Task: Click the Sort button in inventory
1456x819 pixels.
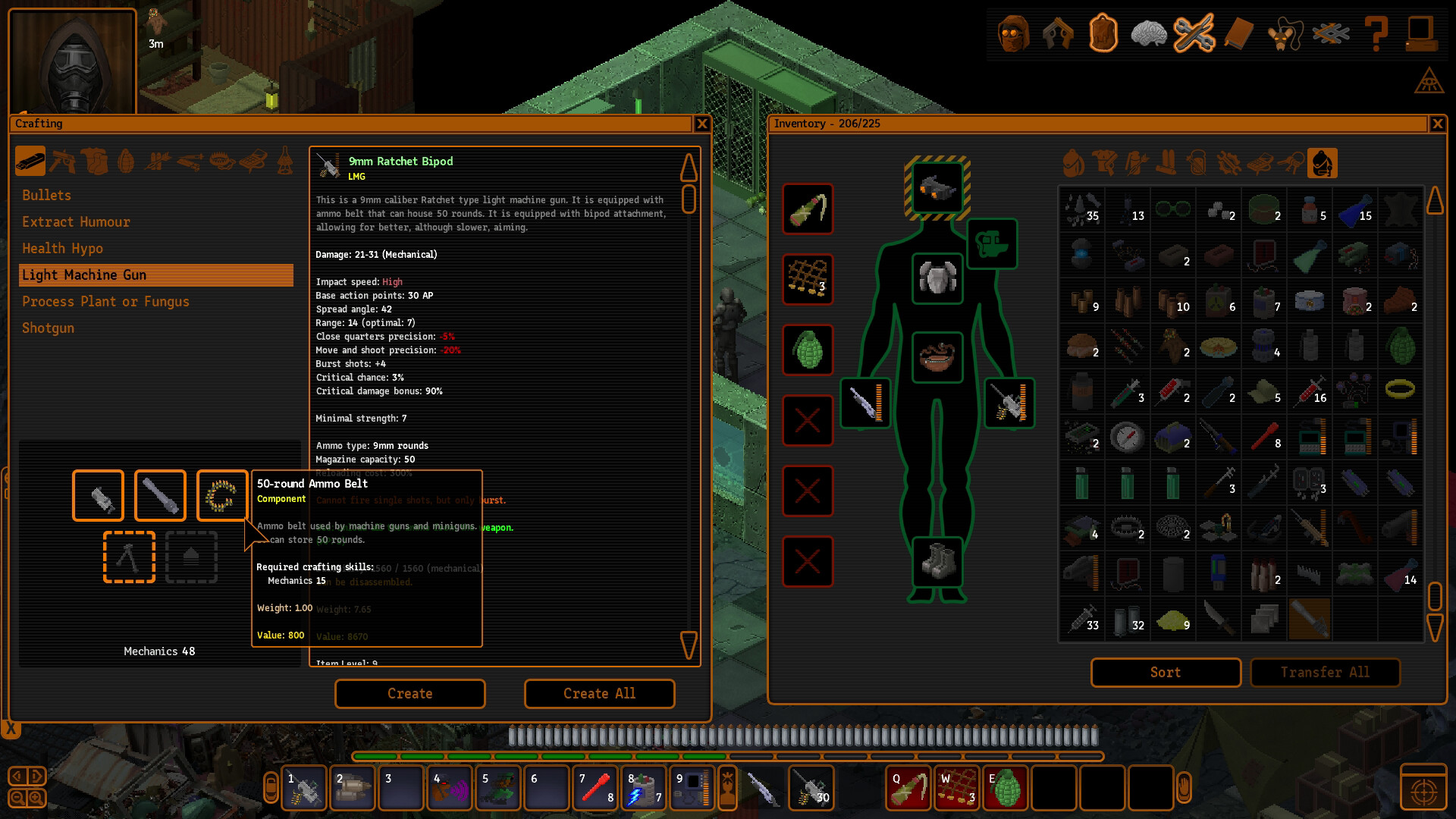Action: 1165,672
